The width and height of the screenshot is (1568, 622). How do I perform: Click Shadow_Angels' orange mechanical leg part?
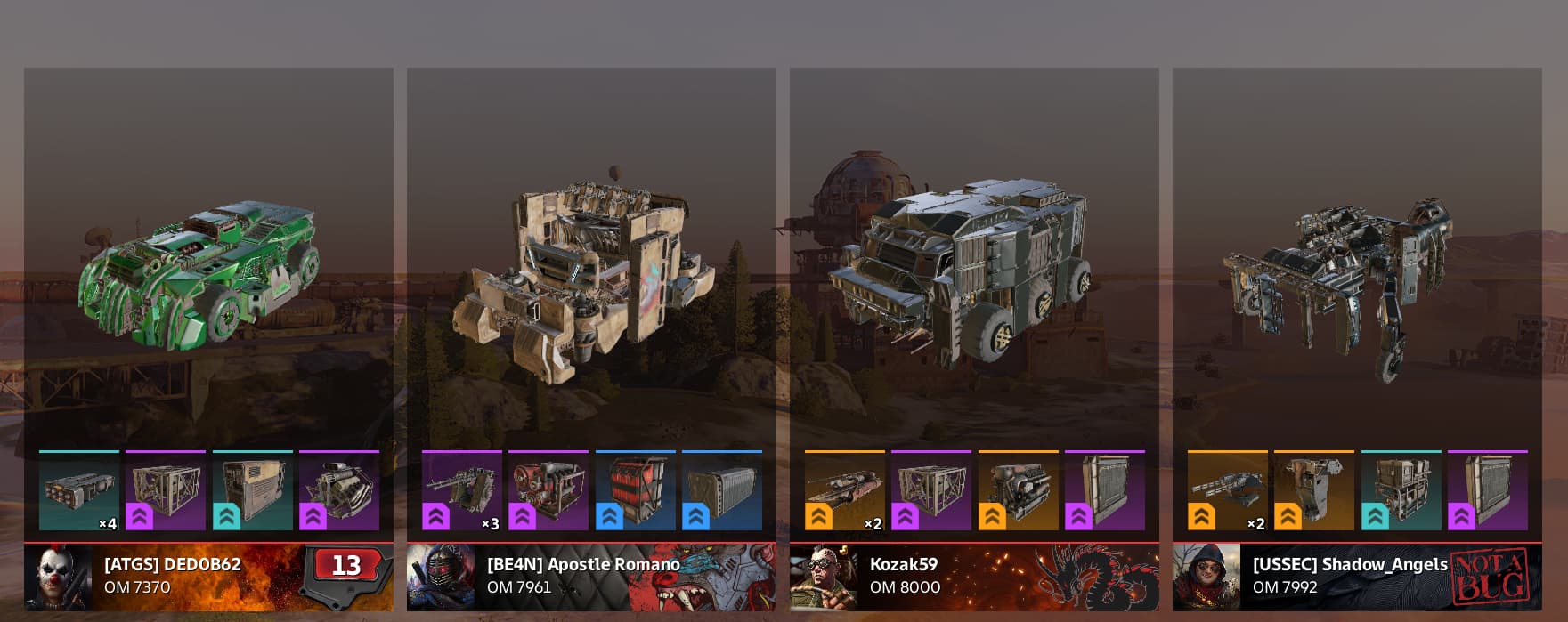(1314, 490)
